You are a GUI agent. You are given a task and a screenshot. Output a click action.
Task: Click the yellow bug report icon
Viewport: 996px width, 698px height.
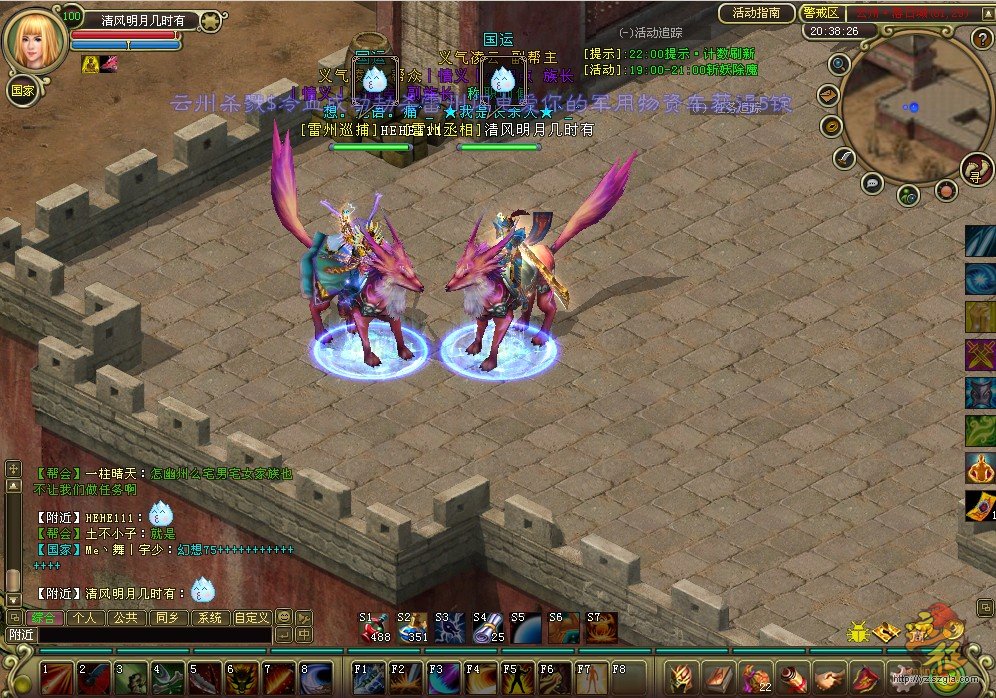(858, 631)
